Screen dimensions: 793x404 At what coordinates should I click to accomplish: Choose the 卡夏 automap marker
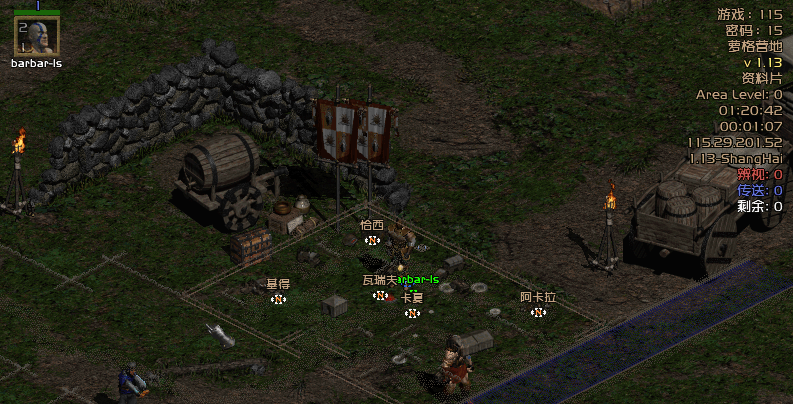coord(411,313)
